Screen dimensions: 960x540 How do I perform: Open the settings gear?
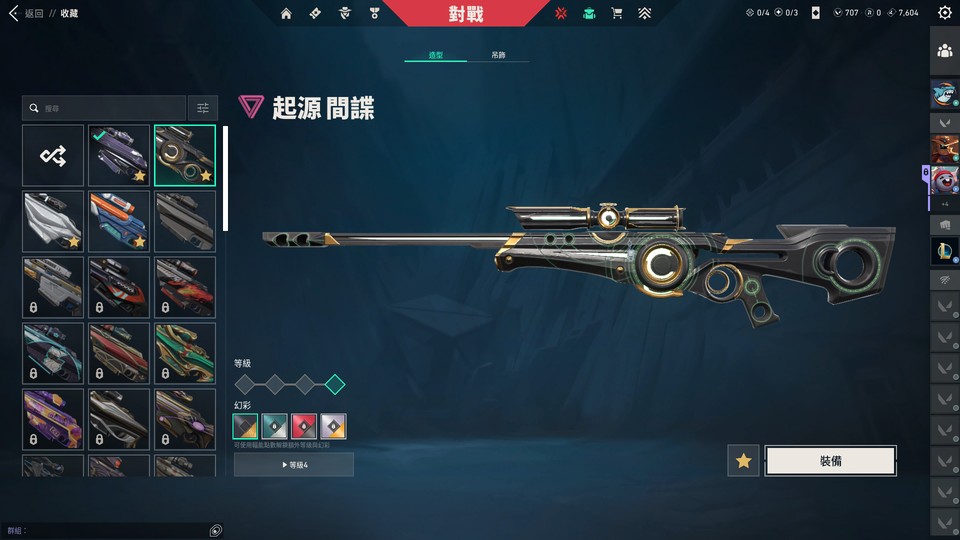pyautogui.click(x=945, y=13)
